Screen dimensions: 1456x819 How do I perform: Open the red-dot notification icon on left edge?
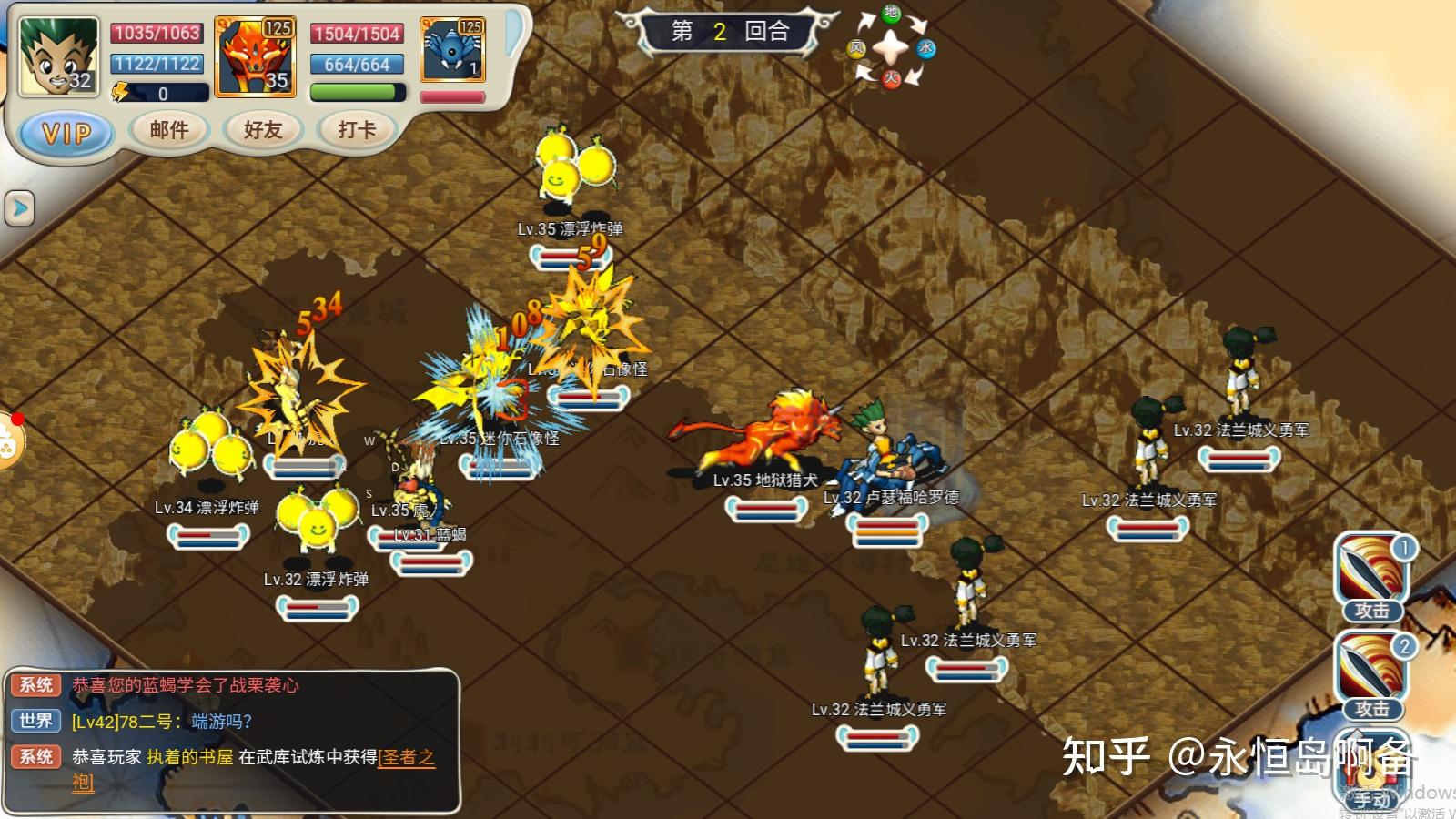point(9,440)
